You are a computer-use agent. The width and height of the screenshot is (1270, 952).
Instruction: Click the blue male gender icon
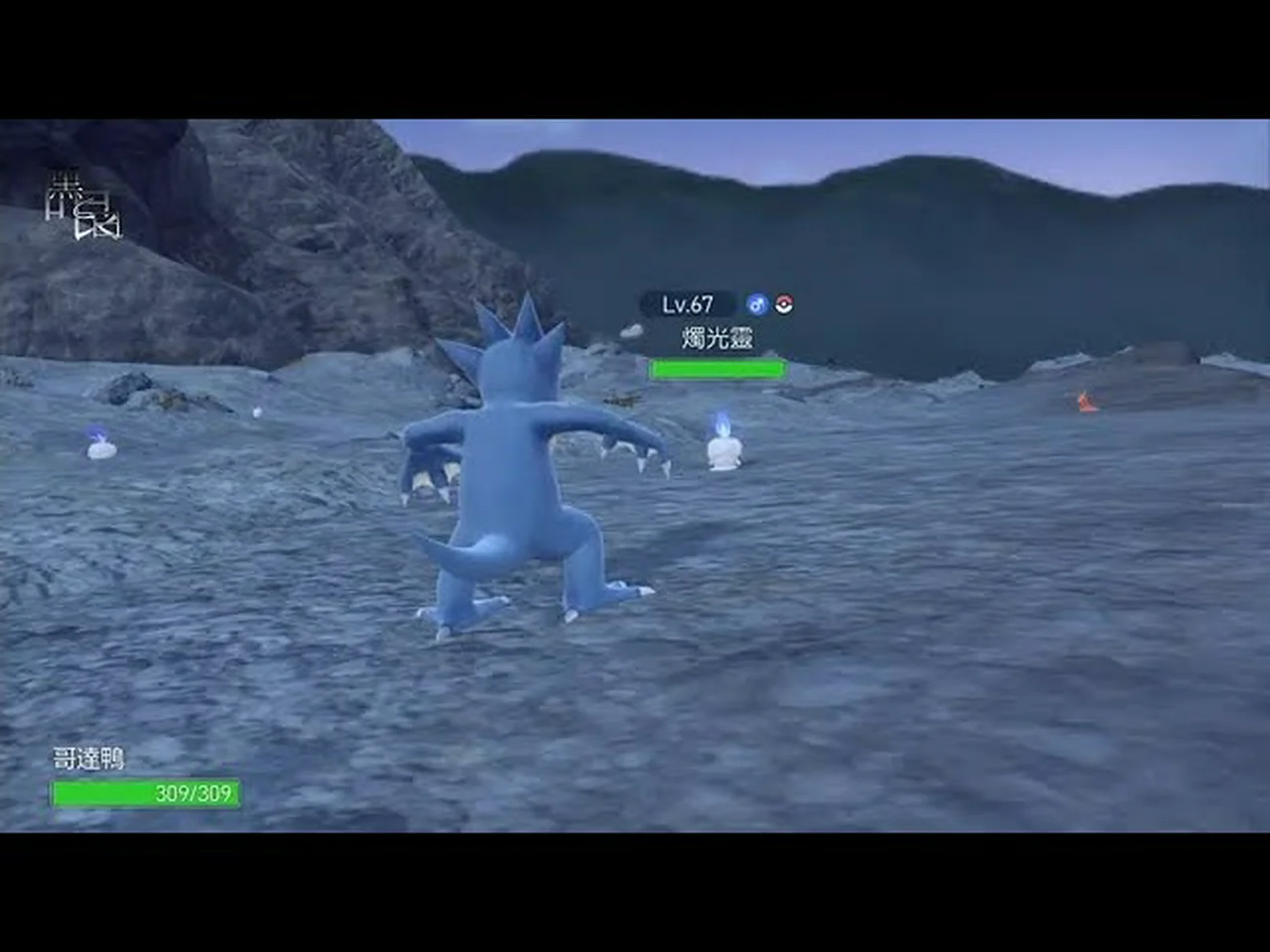point(757,304)
